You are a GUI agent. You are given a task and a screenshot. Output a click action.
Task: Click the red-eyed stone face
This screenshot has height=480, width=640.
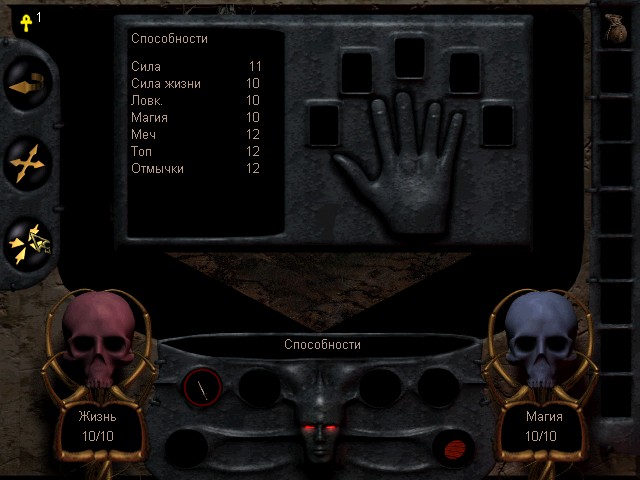[317, 424]
